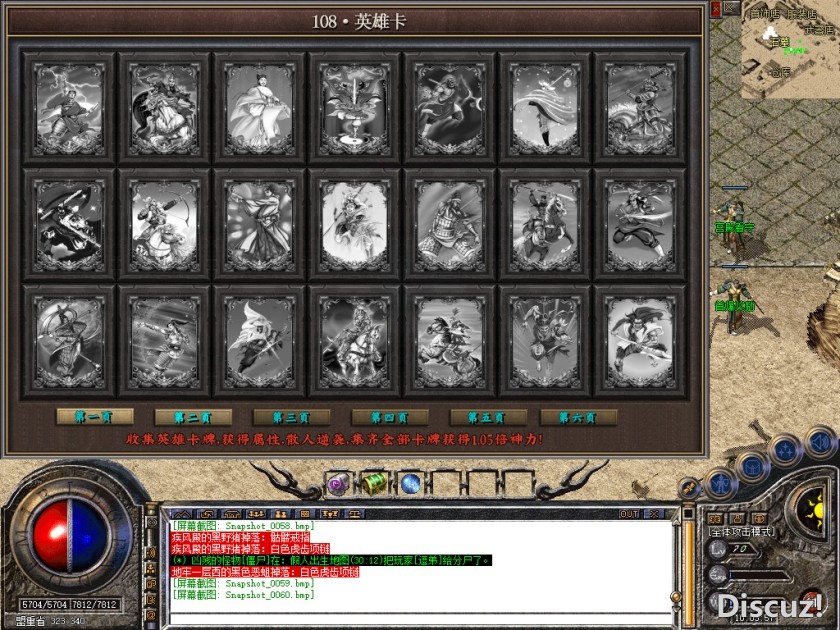Select the white-robed lady hero card
Image resolution: width=840 pixels, height=630 pixels.
[x=259, y=105]
